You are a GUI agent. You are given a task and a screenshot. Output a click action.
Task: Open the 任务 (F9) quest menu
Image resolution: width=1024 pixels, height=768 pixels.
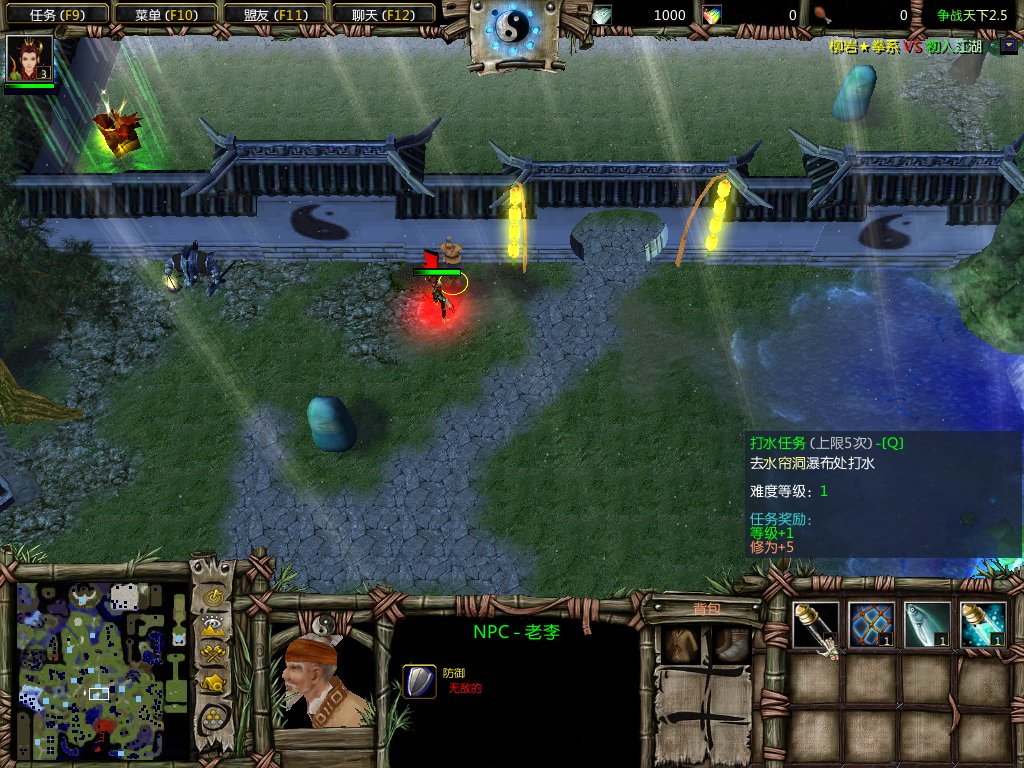tap(55, 15)
